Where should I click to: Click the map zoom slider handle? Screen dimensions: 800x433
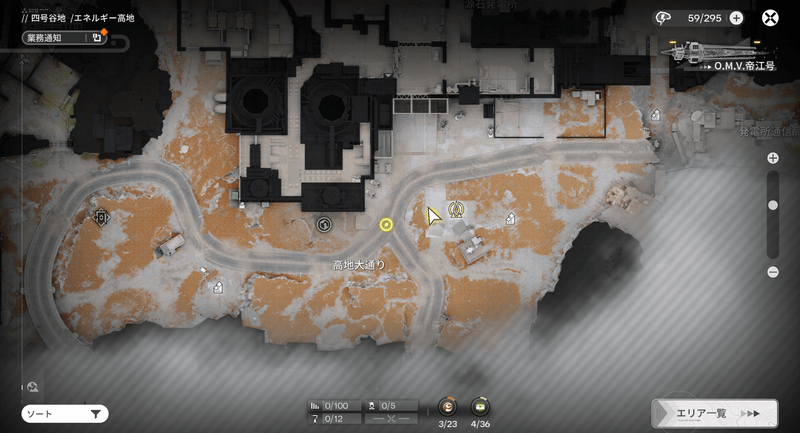773,205
